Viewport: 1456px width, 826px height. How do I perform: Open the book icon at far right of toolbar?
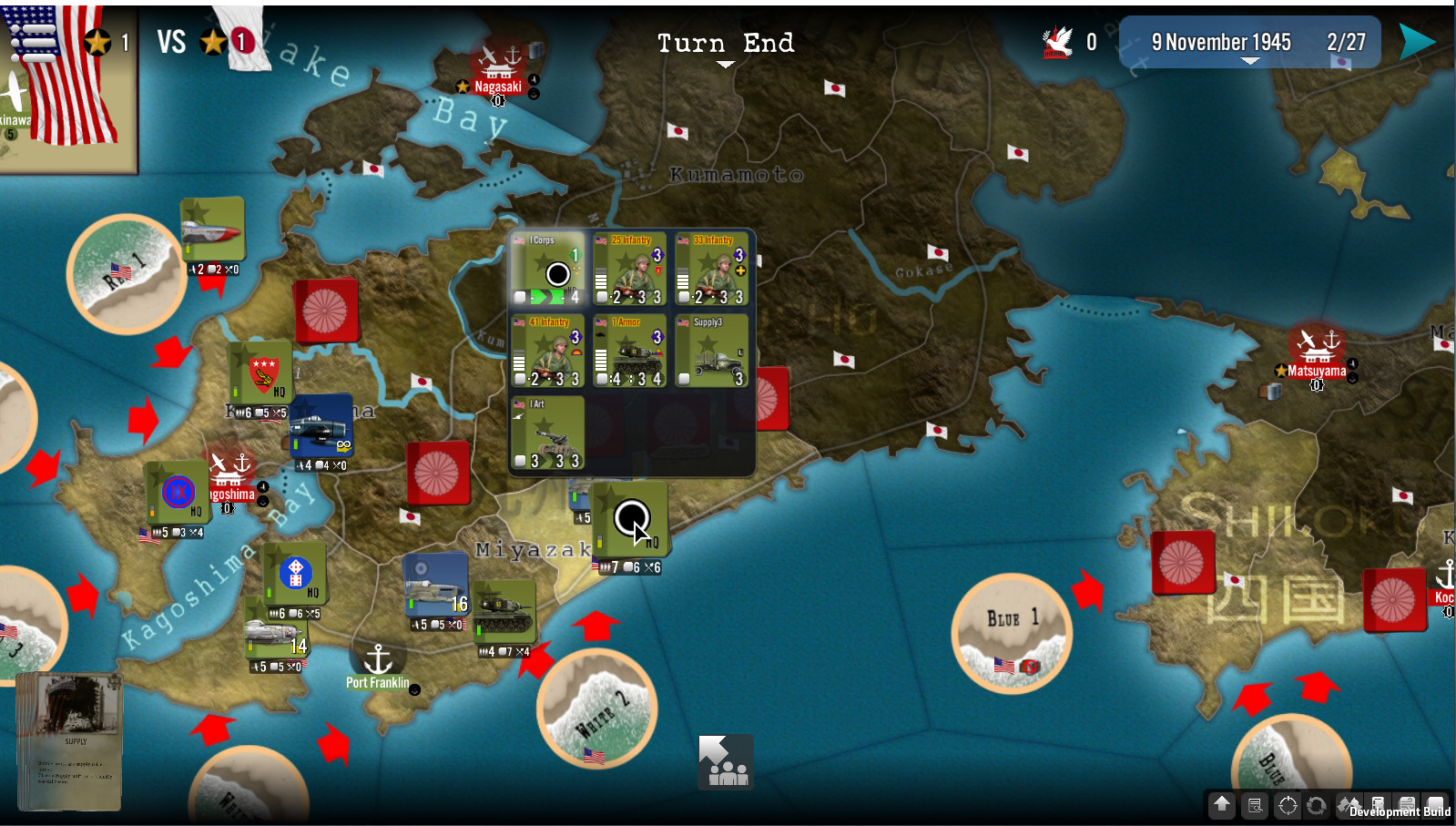(1435, 805)
